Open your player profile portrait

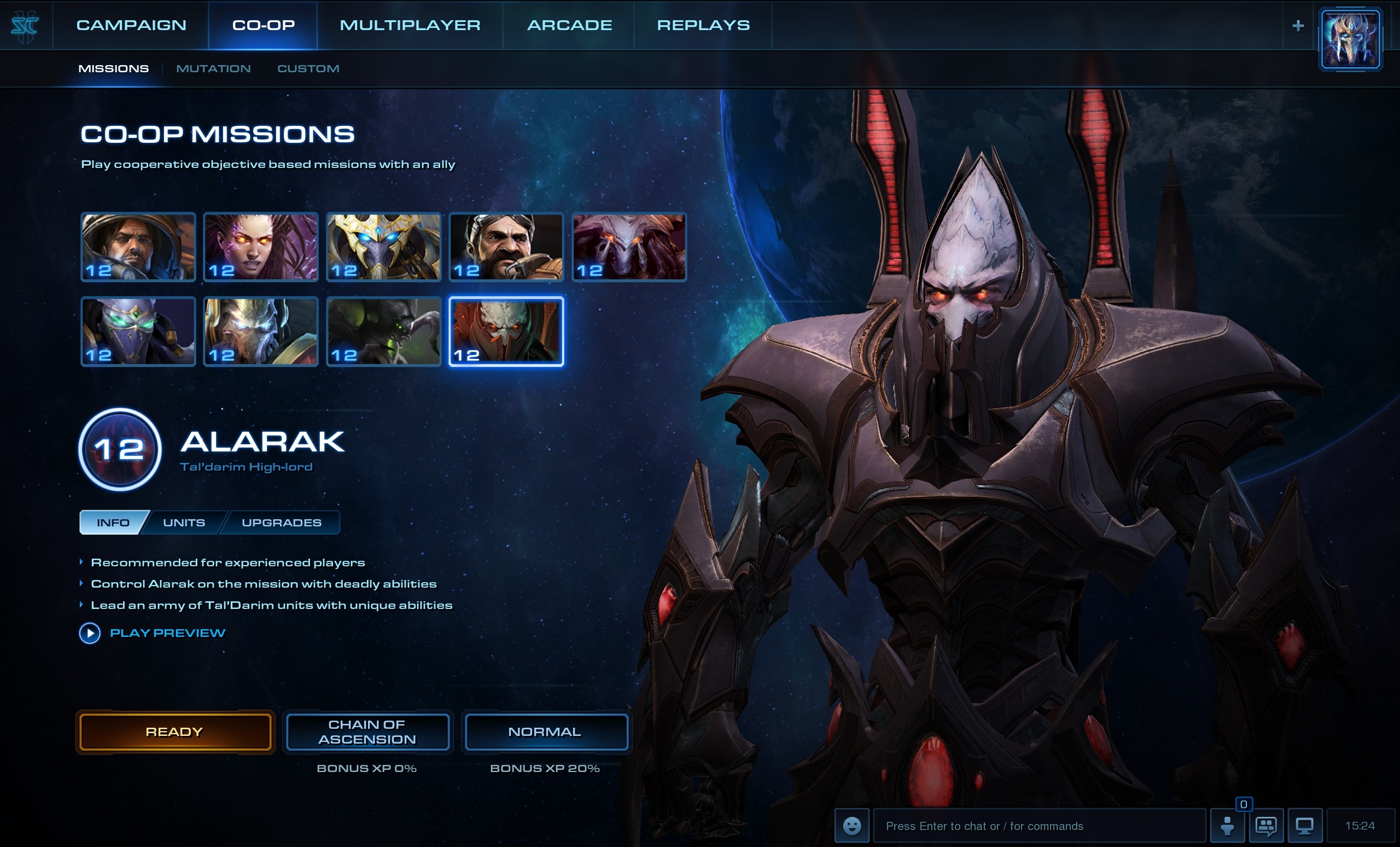click(1351, 38)
